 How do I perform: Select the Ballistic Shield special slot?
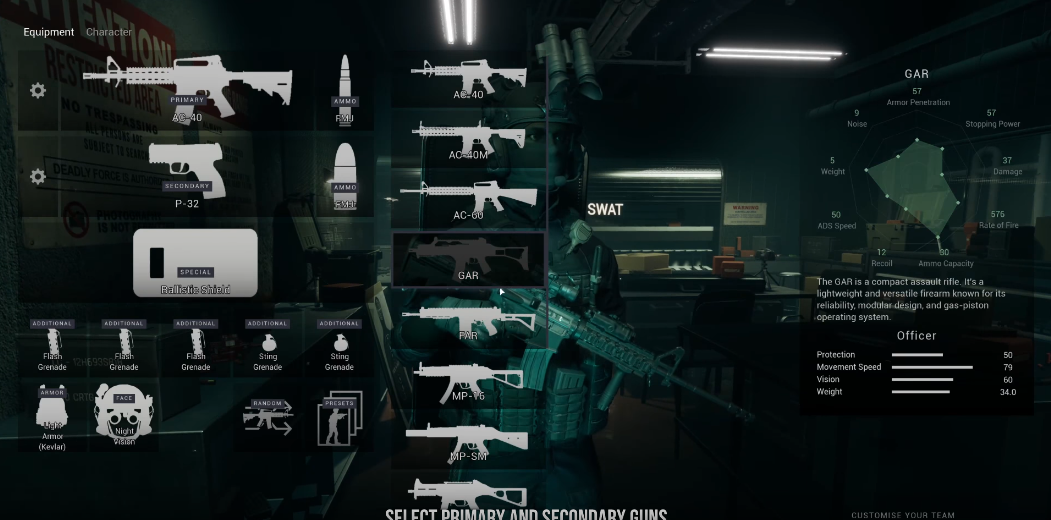coord(195,262)
